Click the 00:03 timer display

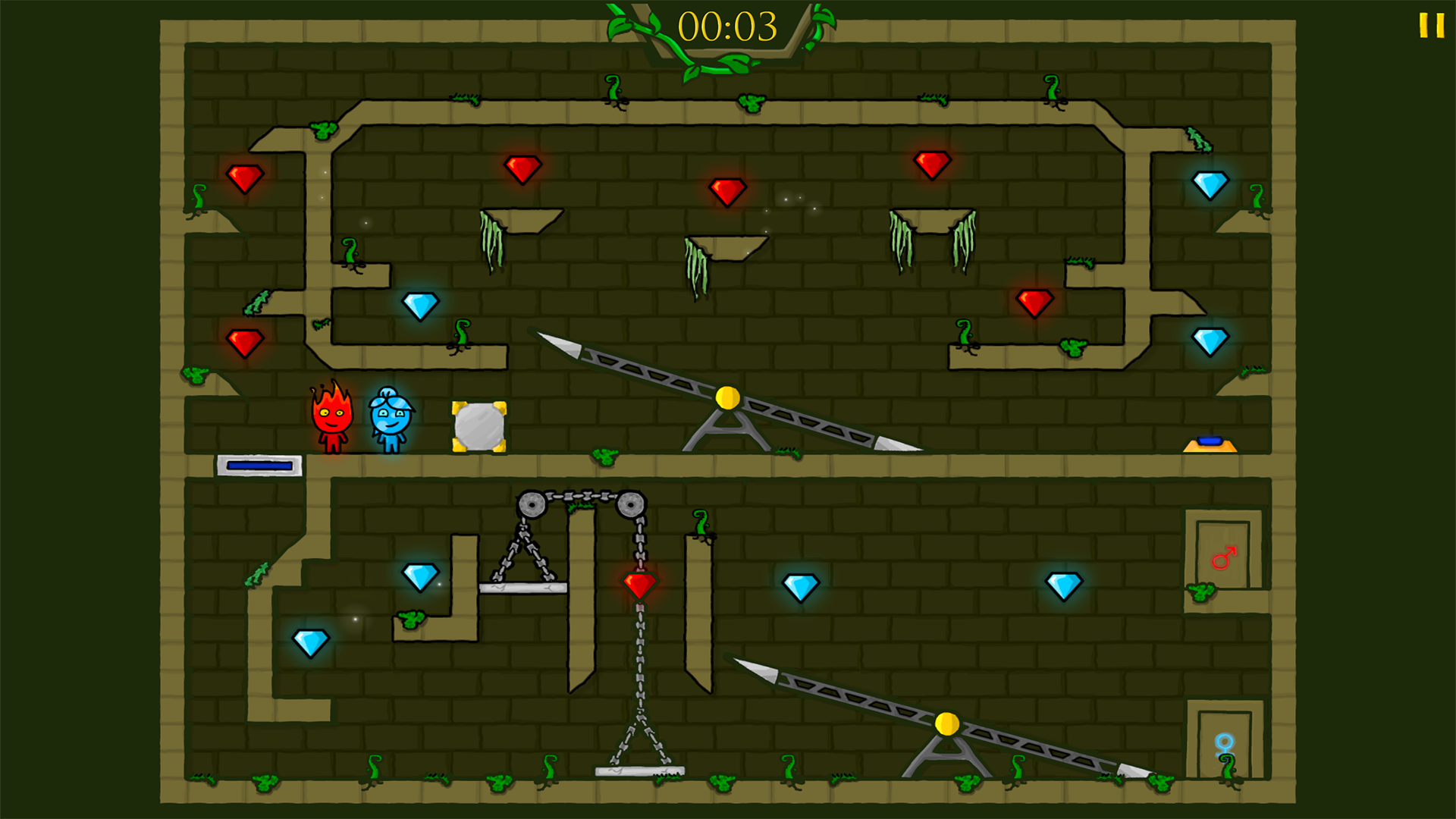click(730, 25)
